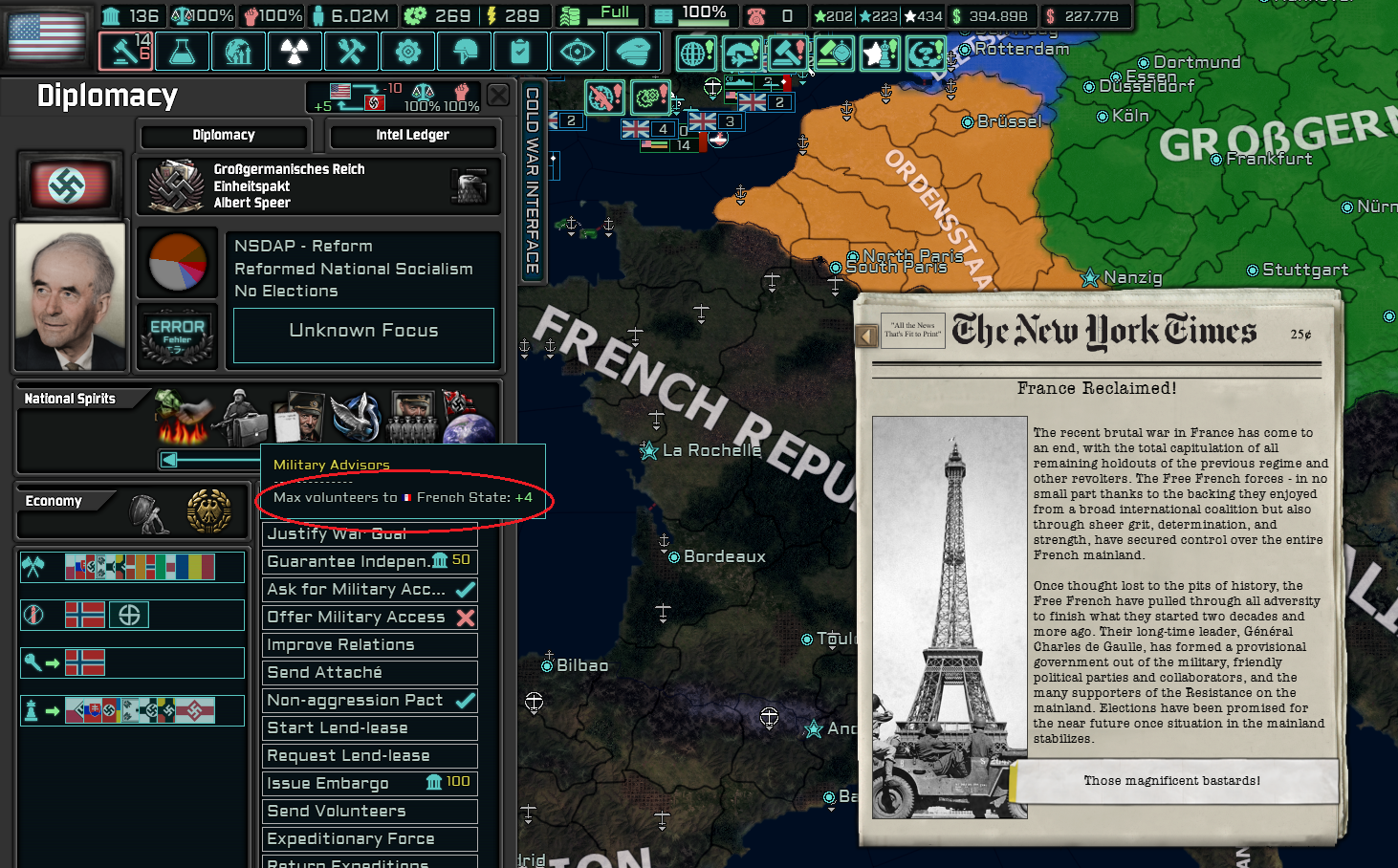Open the nuclear weapons screen via radiation icon

click(x=295, y=51)
